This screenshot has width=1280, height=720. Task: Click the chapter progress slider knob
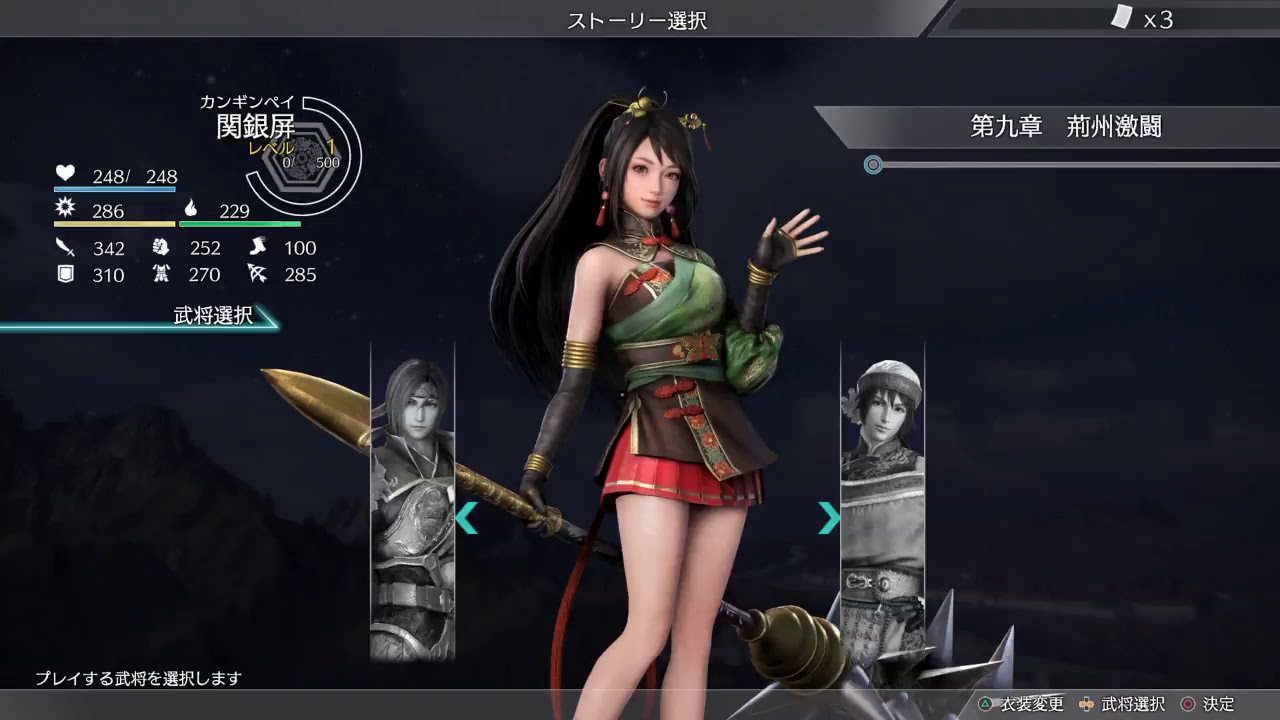872,165
